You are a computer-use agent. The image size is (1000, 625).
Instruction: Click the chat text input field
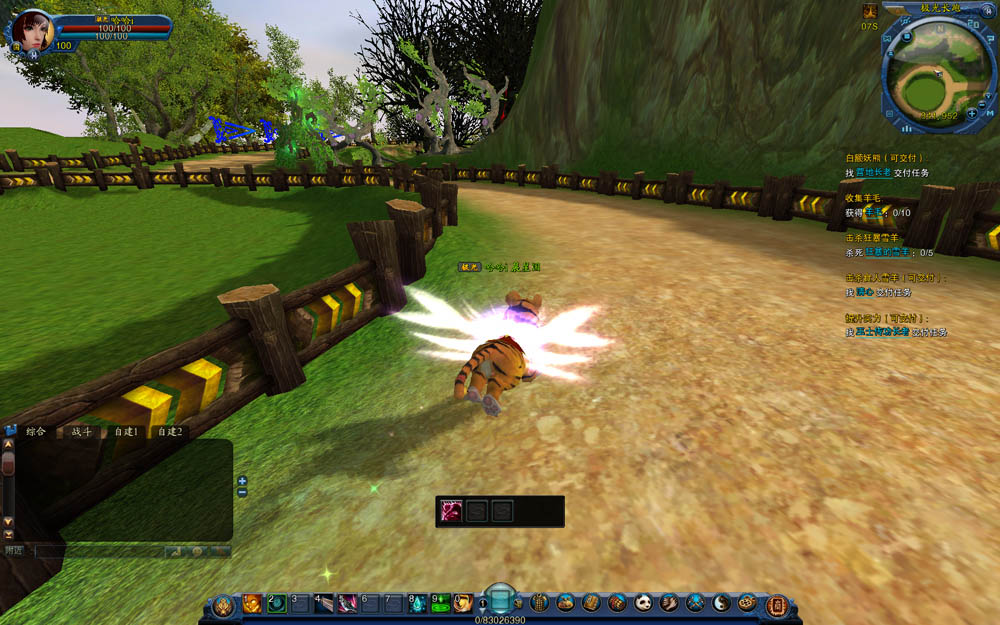coord(98,551)
